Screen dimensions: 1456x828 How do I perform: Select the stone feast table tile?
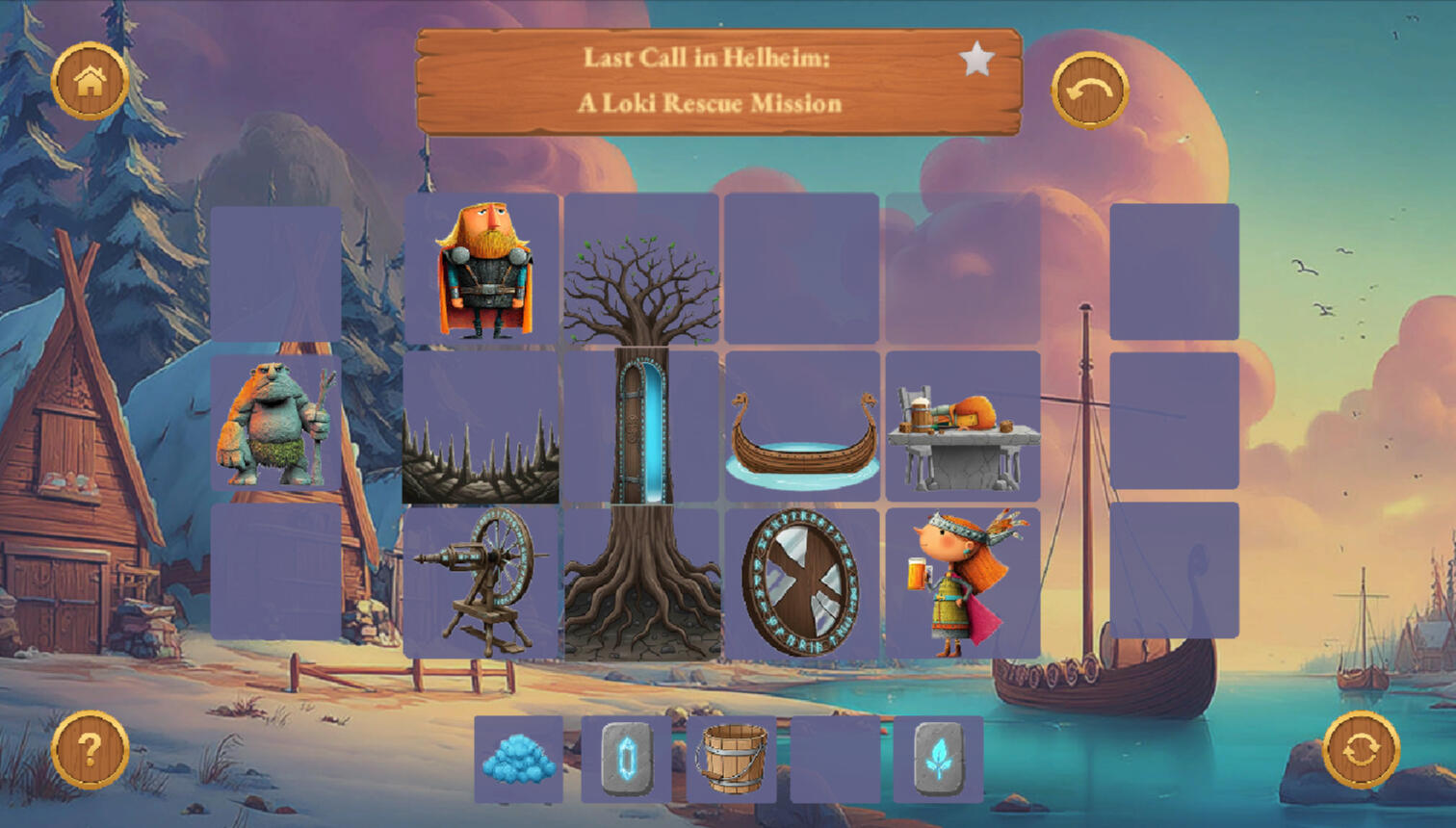click(963, 427)
